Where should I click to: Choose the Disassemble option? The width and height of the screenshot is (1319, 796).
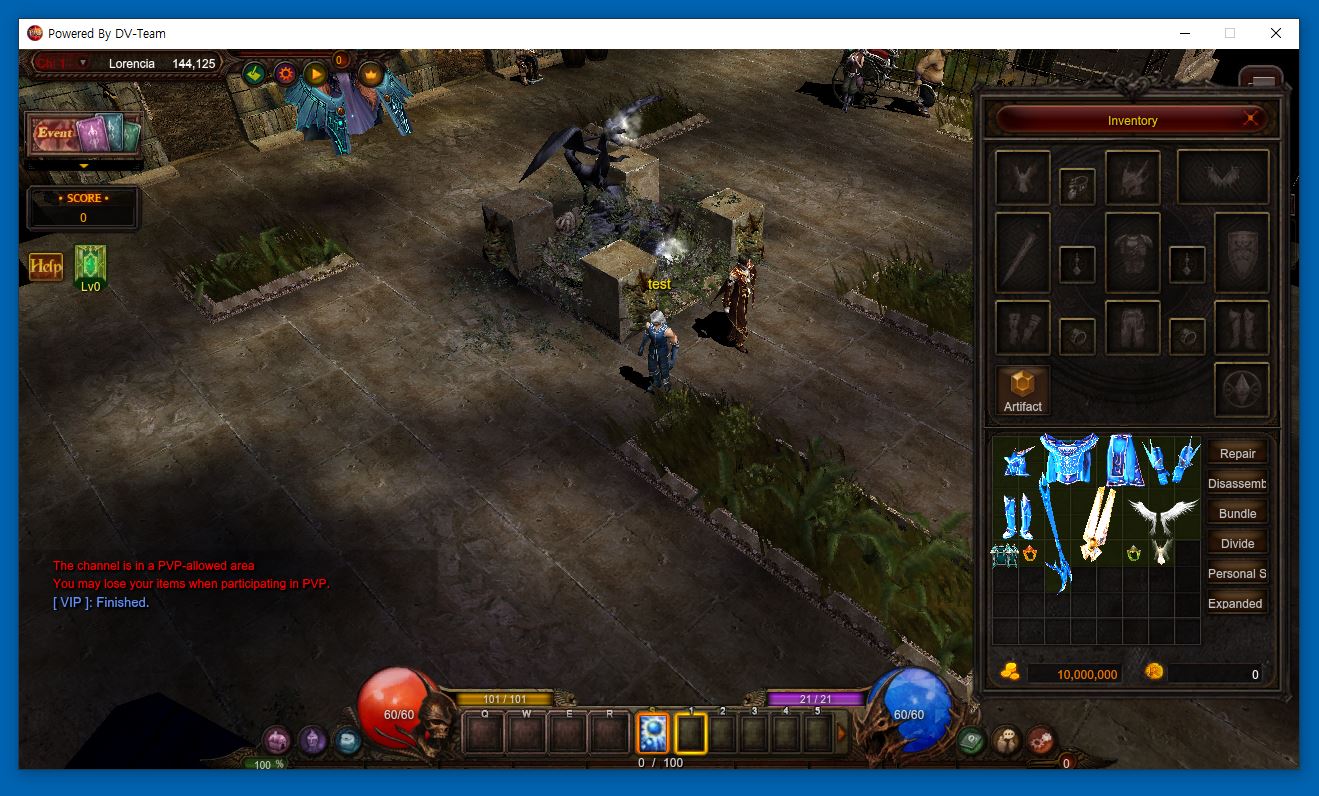click(x=1237, y=483)
